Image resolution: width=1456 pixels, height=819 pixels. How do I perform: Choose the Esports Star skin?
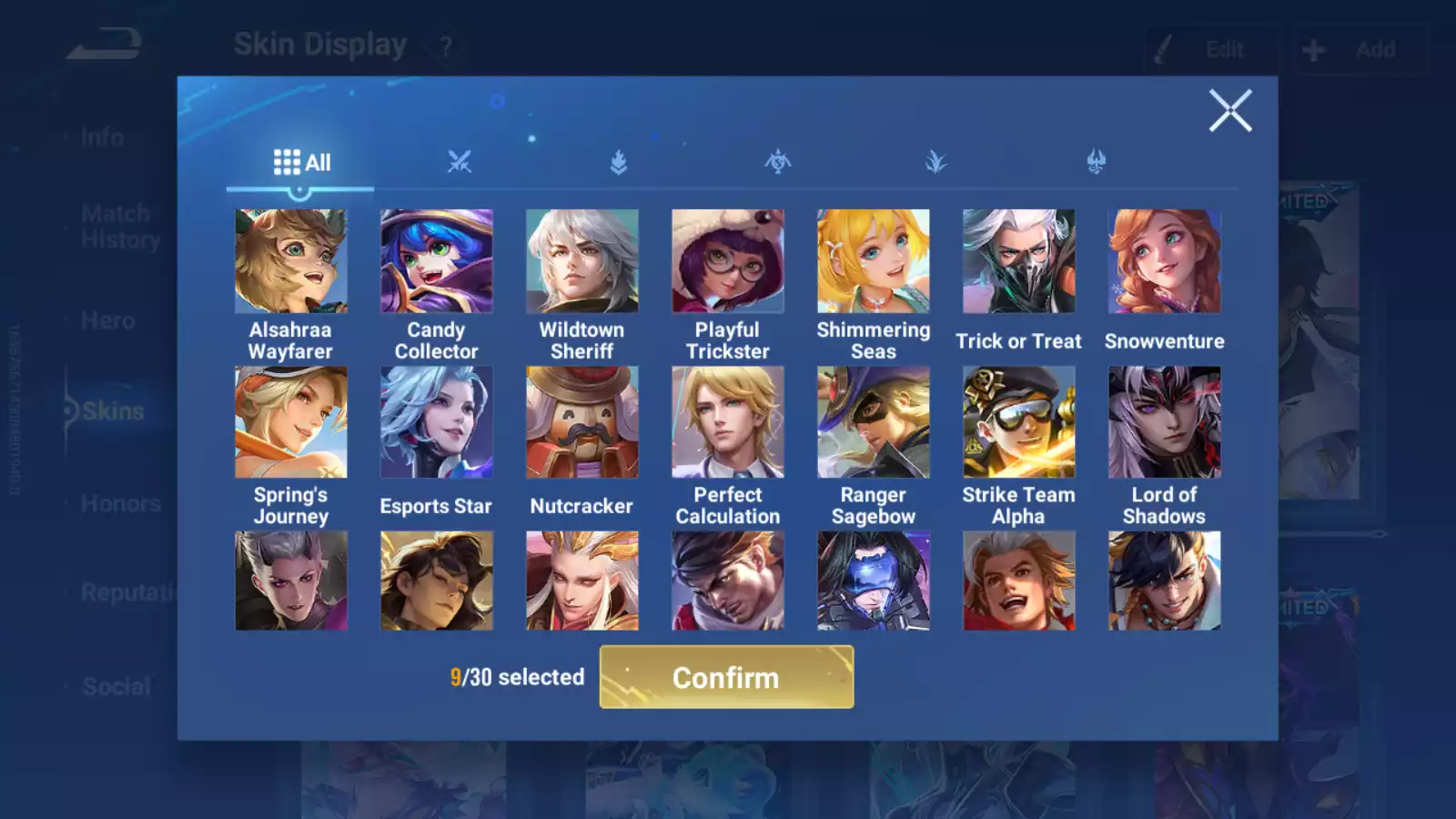(x=437, y=422)
